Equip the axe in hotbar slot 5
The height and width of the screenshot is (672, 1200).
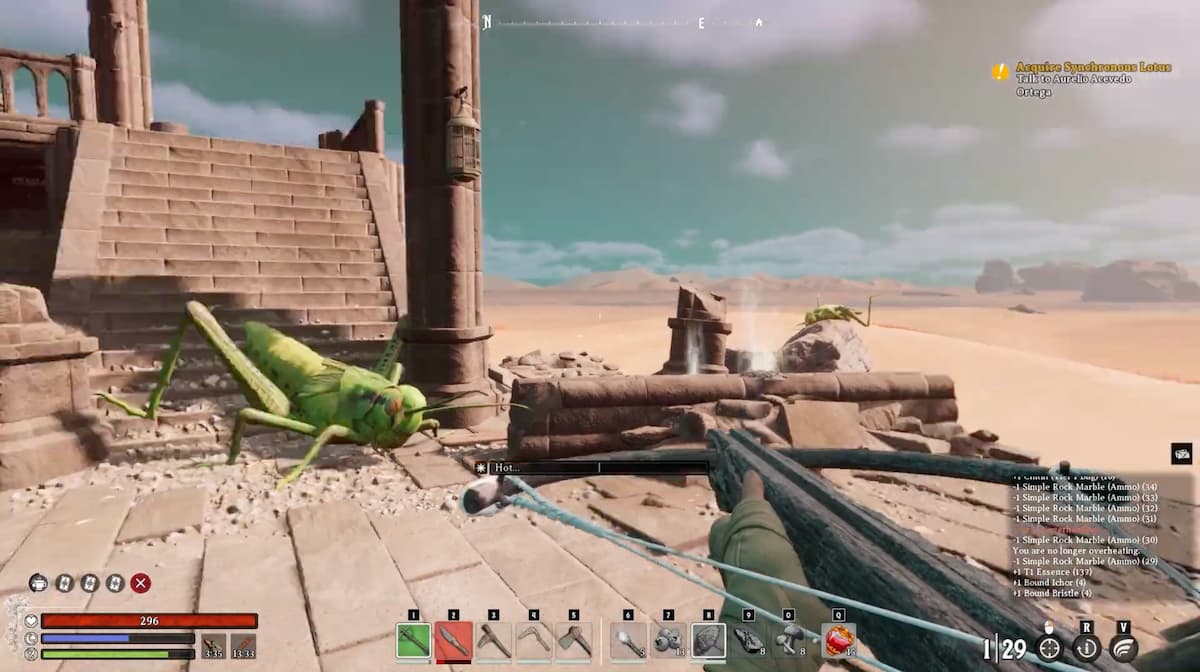(x=574, y=640)
